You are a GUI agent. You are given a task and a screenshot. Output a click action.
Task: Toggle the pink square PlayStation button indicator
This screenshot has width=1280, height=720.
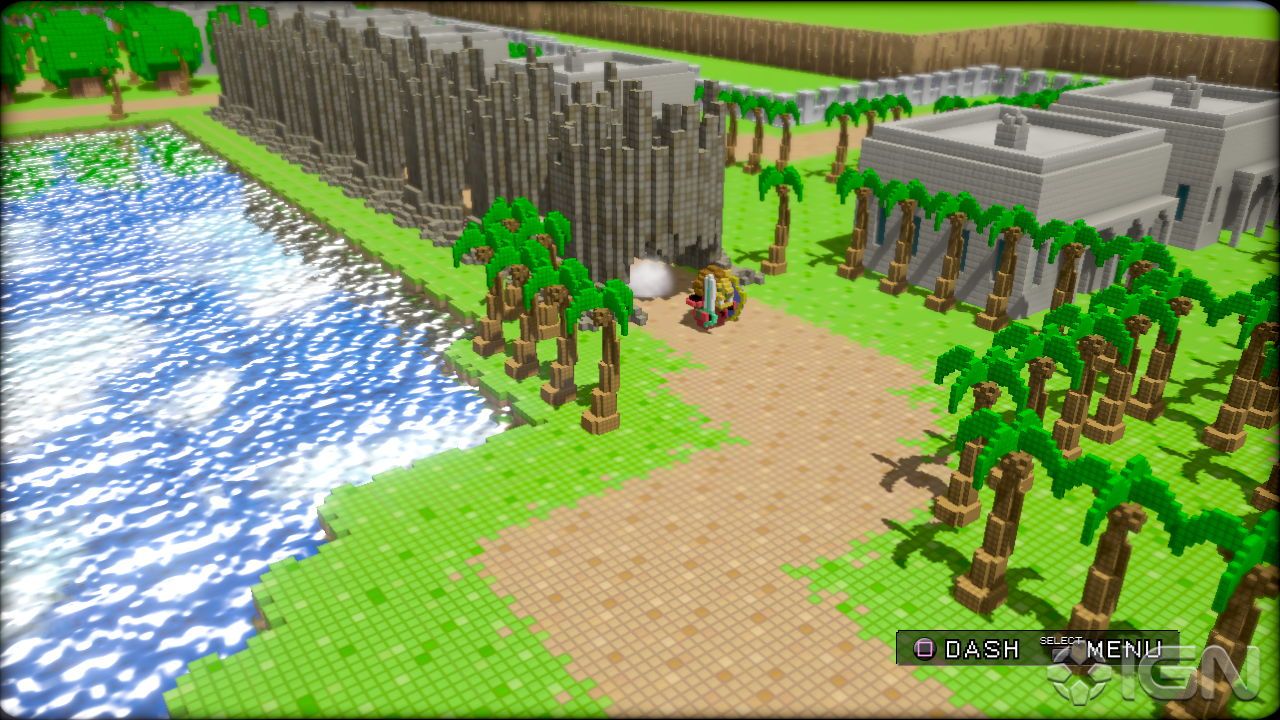tap(925, 651)
